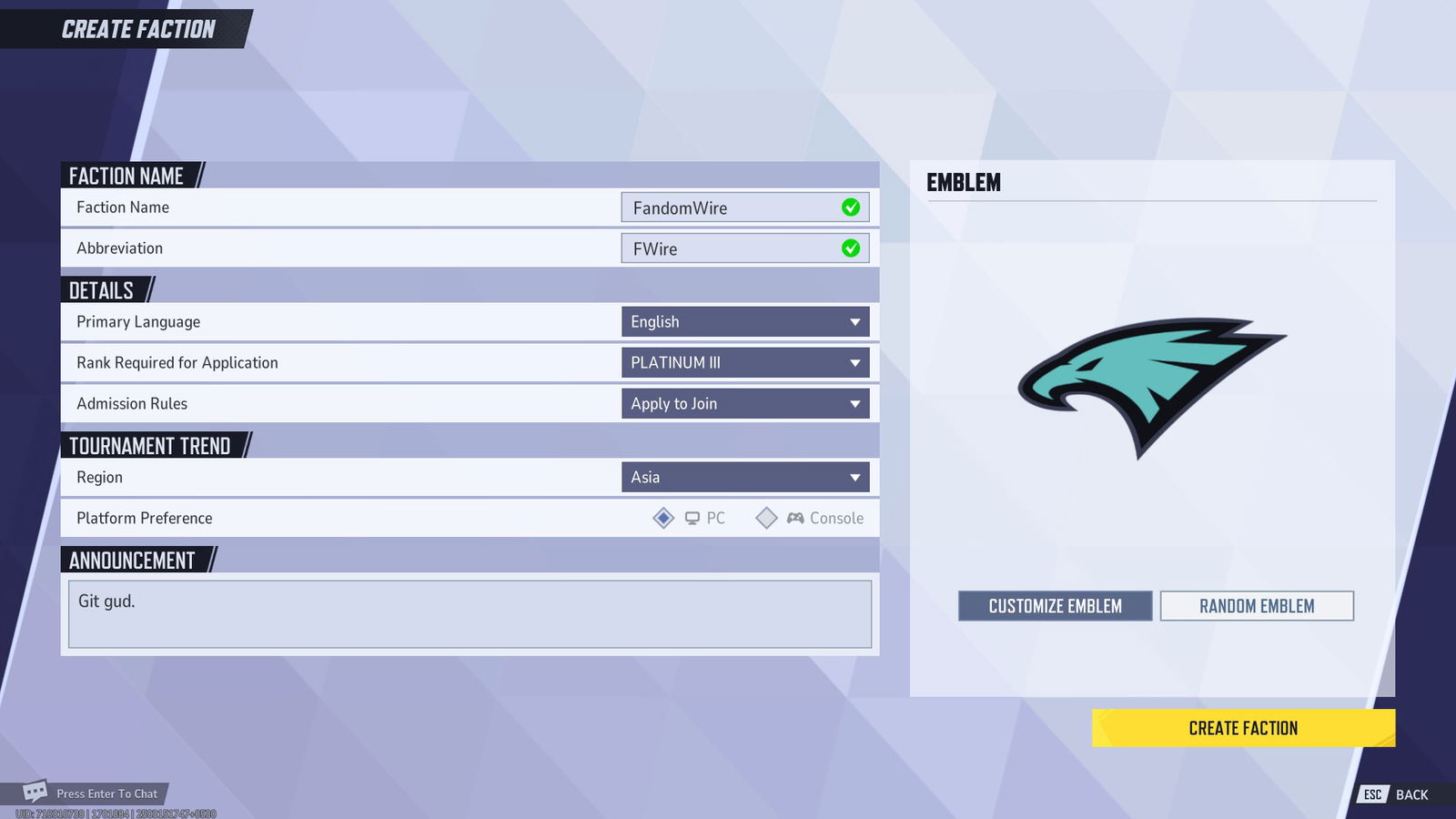
Task: Open the Primary Language dropdown
Action: tap(745, 321)
